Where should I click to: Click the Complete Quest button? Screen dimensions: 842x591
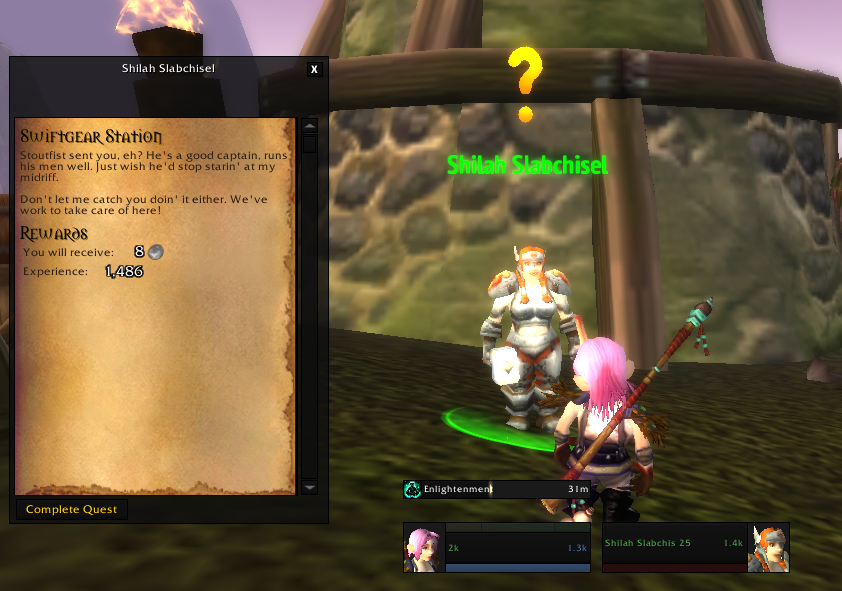pos(72,510)
